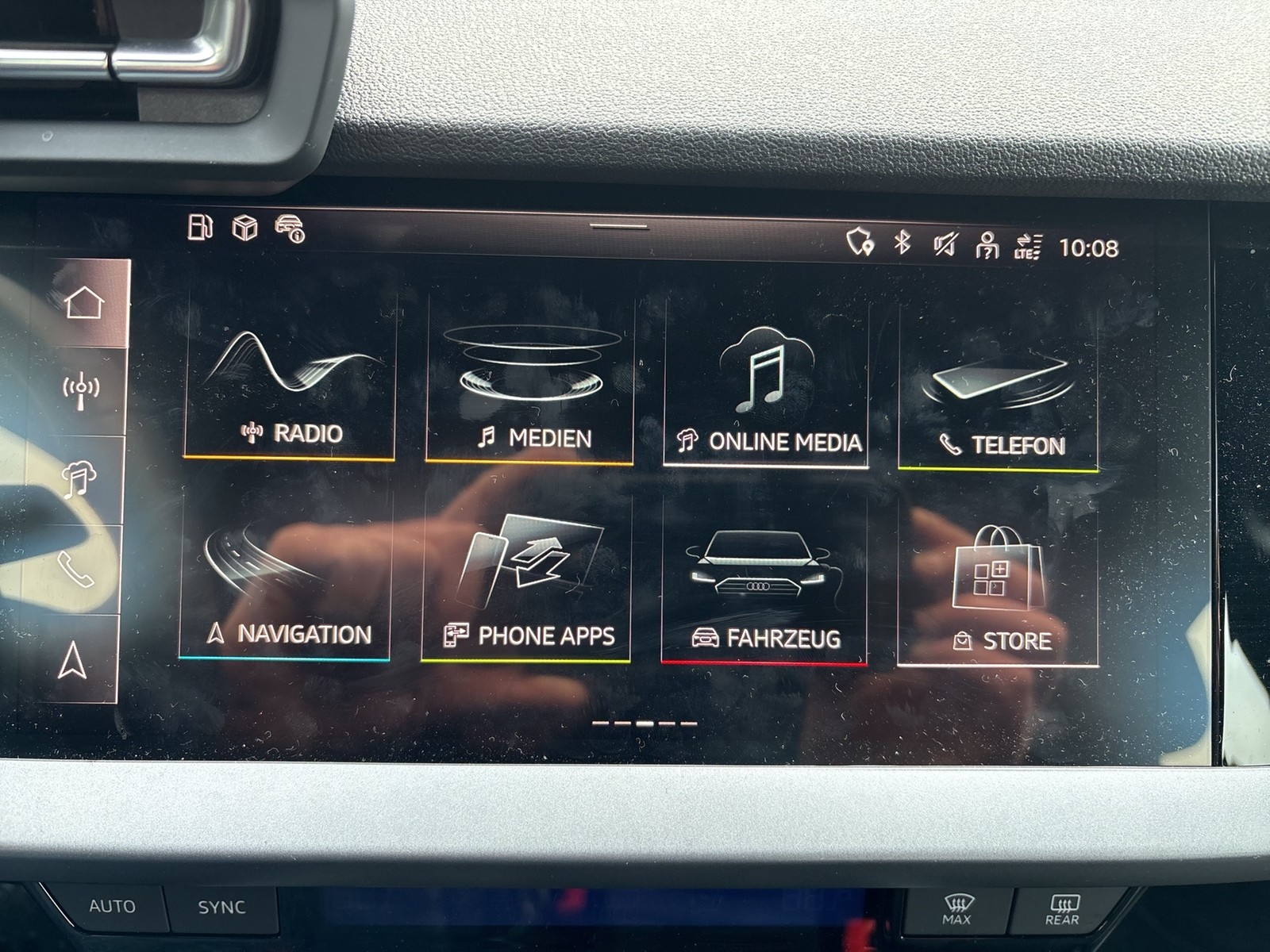Select the cube icon in the status bar
1270x952 pixels.
pos(244,230)
